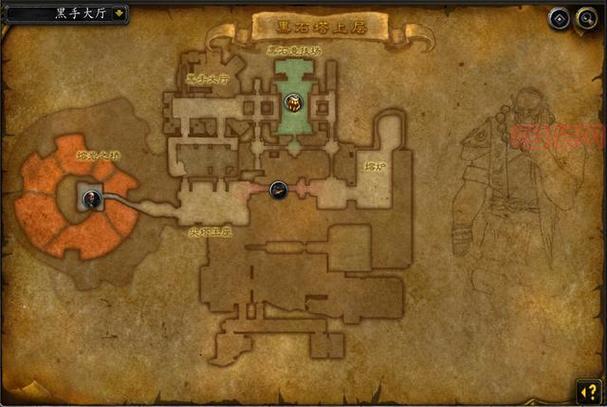
Task: Select the boss portrait in the orange circular arena
Action: point(91,197)
